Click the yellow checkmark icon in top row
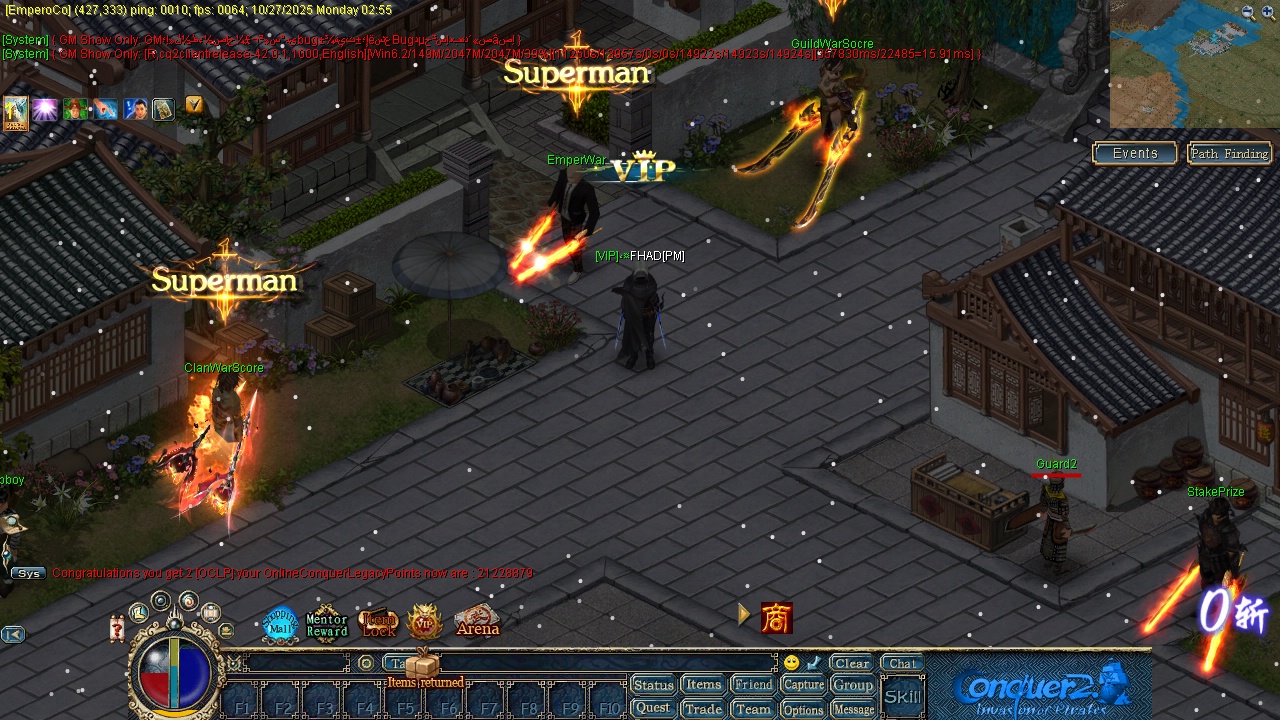This screenshot has height=720, width=1280. [x=195, y=104]
